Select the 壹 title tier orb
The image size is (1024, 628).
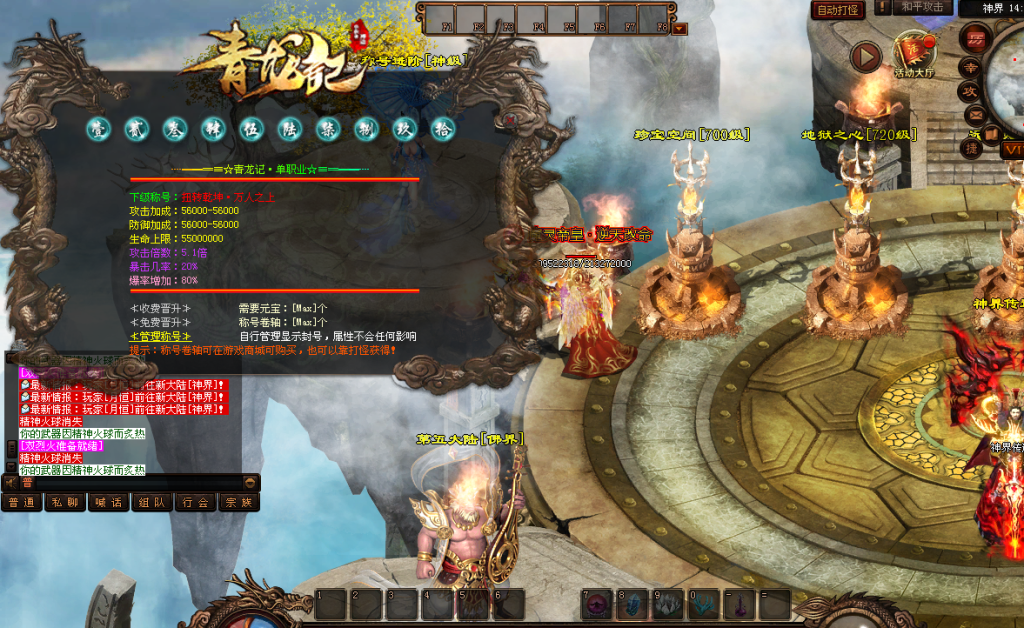point(98,129)
